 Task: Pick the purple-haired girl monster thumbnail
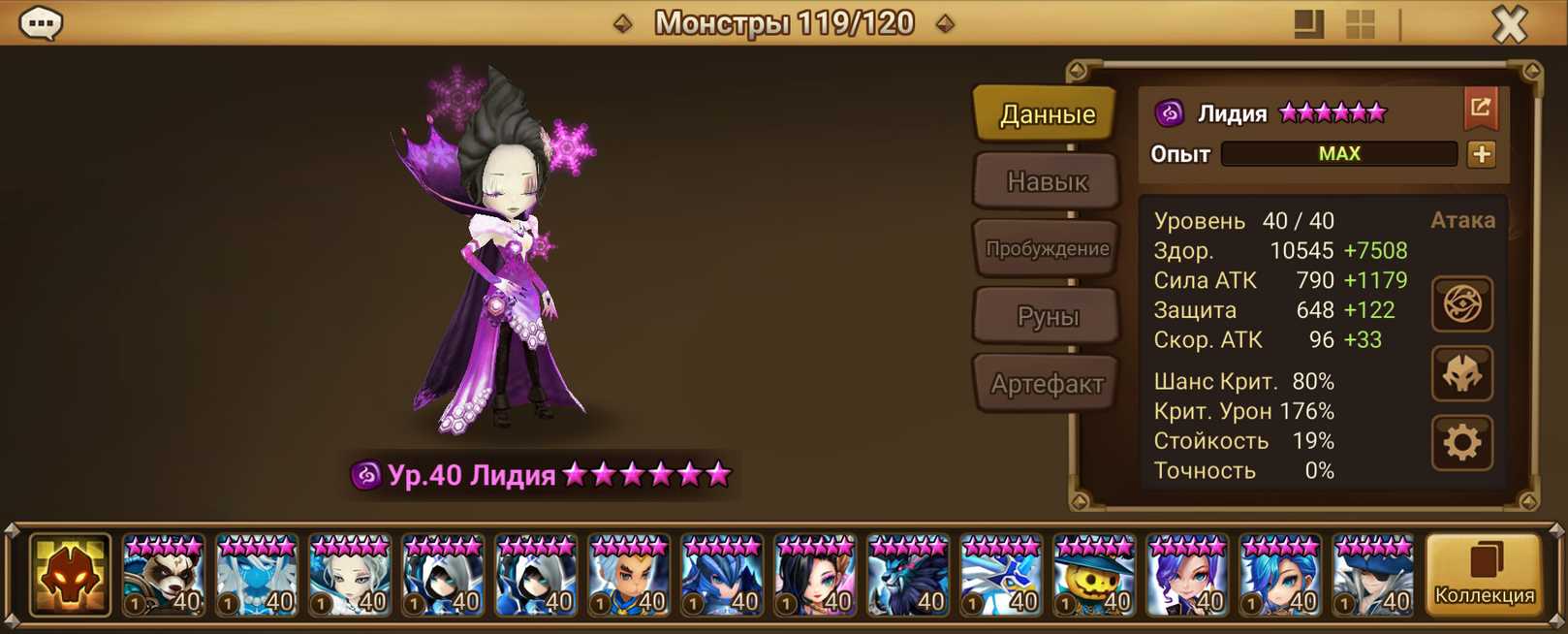tap(1186, 577)
